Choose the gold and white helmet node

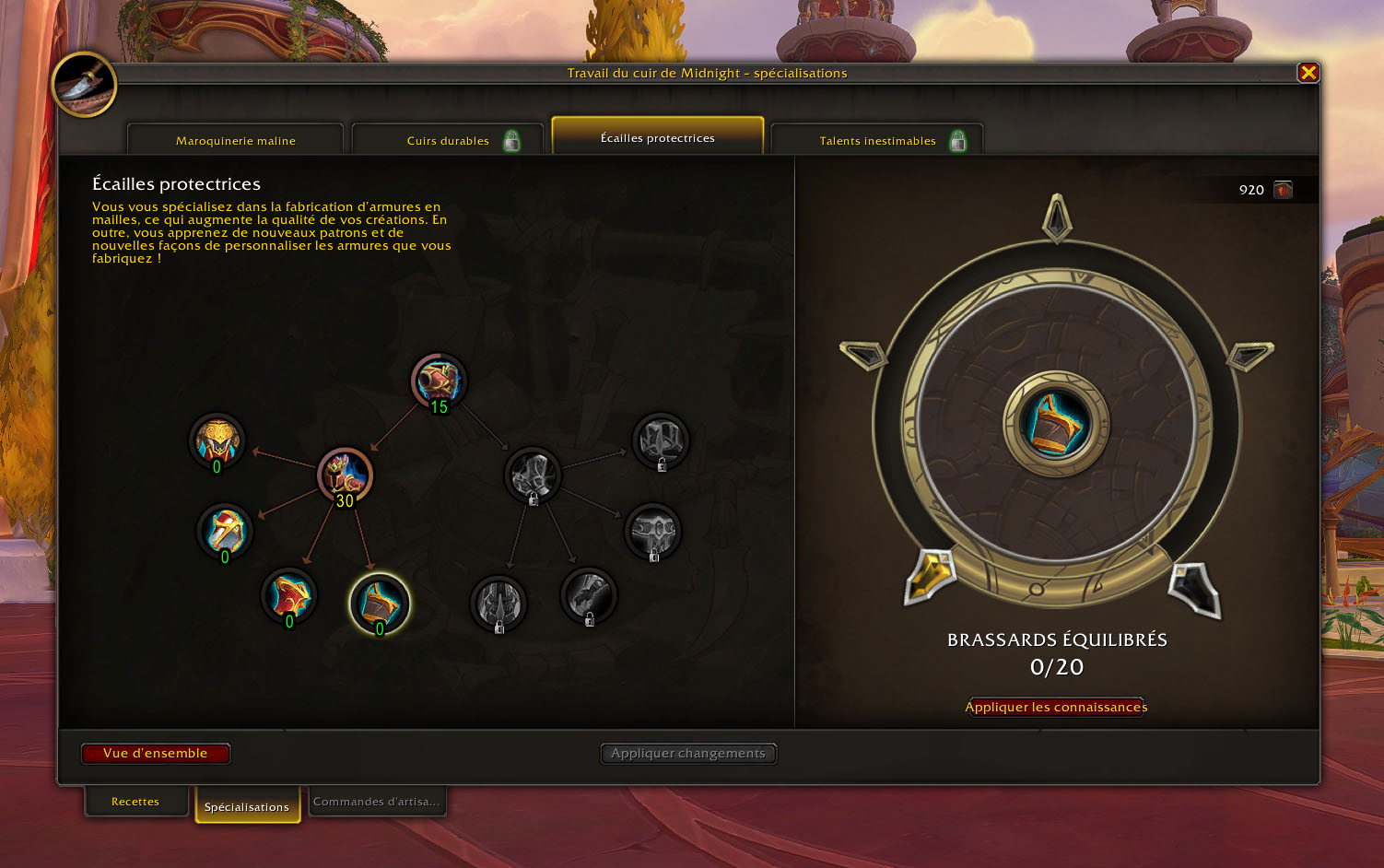[x=225, y=531]
